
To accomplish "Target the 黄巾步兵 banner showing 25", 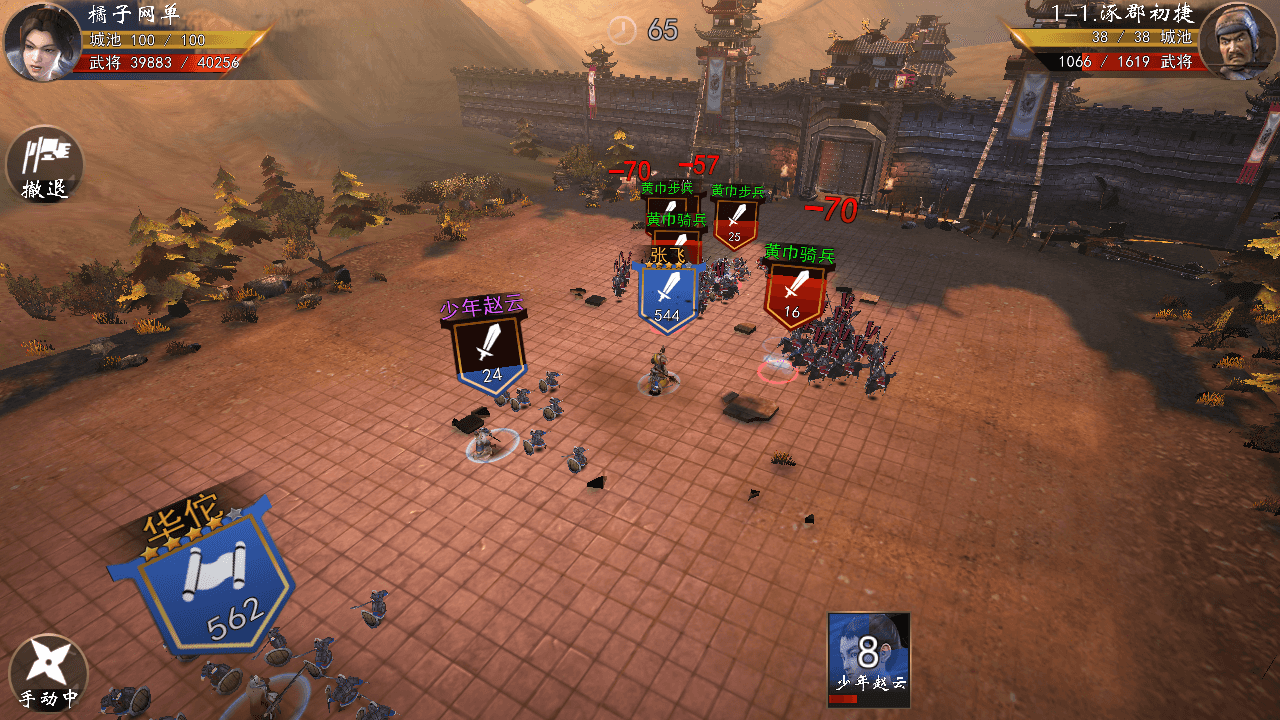I will (735, 222).
